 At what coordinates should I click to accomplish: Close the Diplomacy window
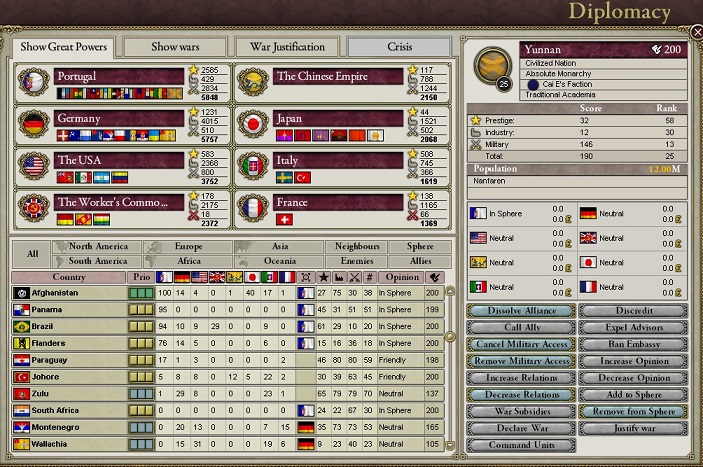(x=697, y=32)
